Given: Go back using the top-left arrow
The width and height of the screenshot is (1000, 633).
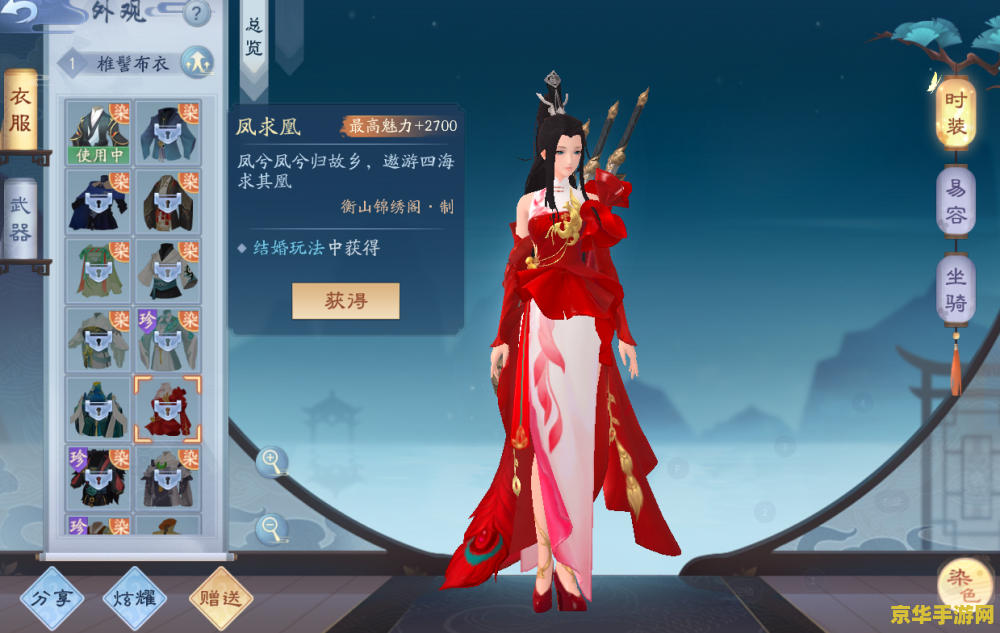Looking at the screenshot, I should tap(22, 12).
